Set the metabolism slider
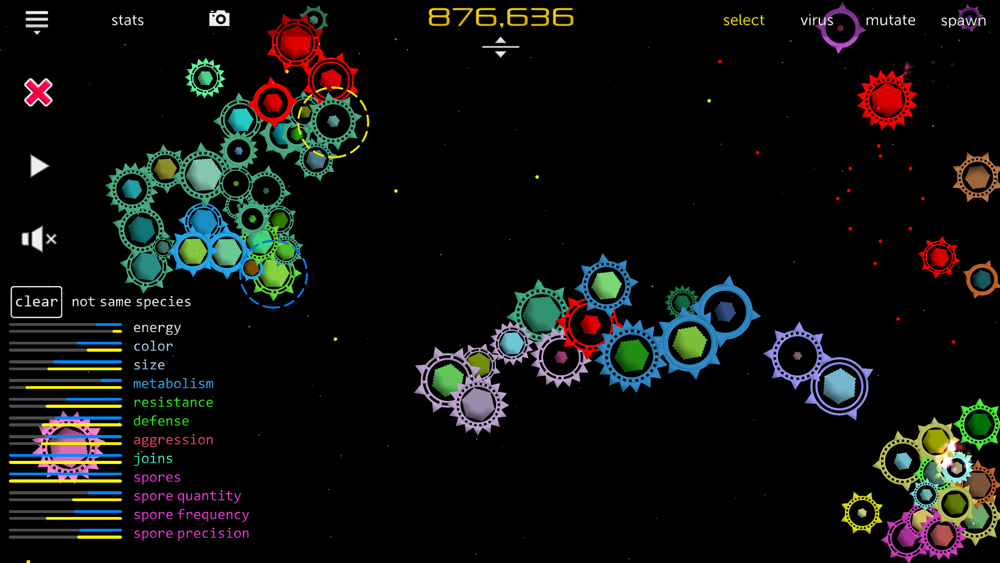Image resolution: width=1000 pixels, height=563 pixels. click(65, 384)
